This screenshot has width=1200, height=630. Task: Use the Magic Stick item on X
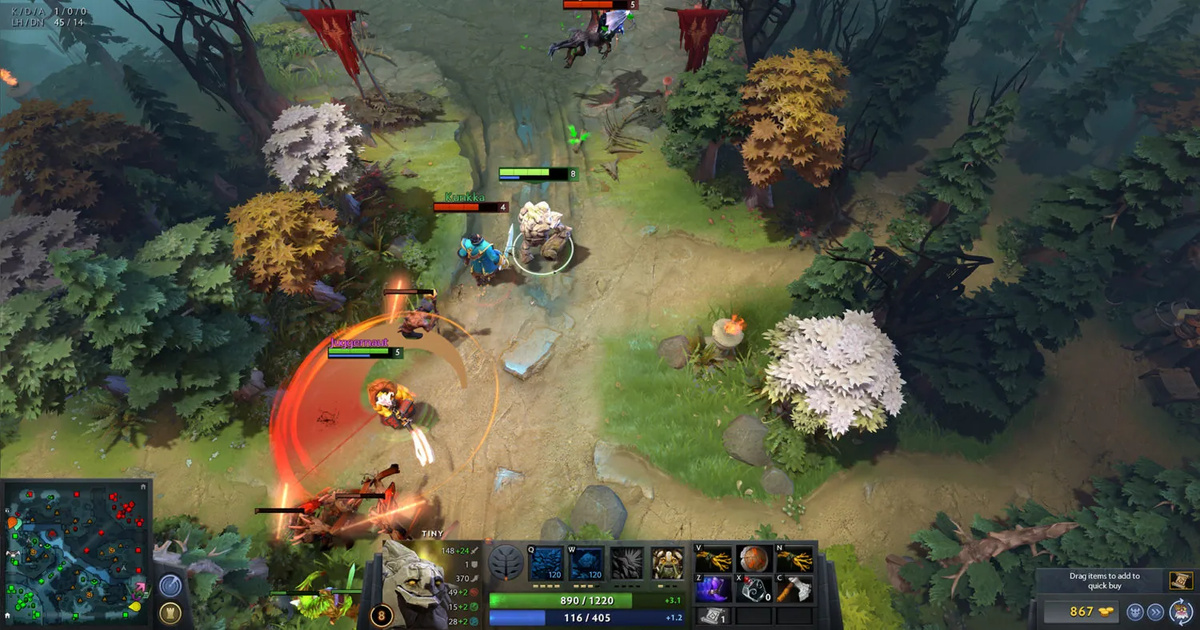coord(753,589)
